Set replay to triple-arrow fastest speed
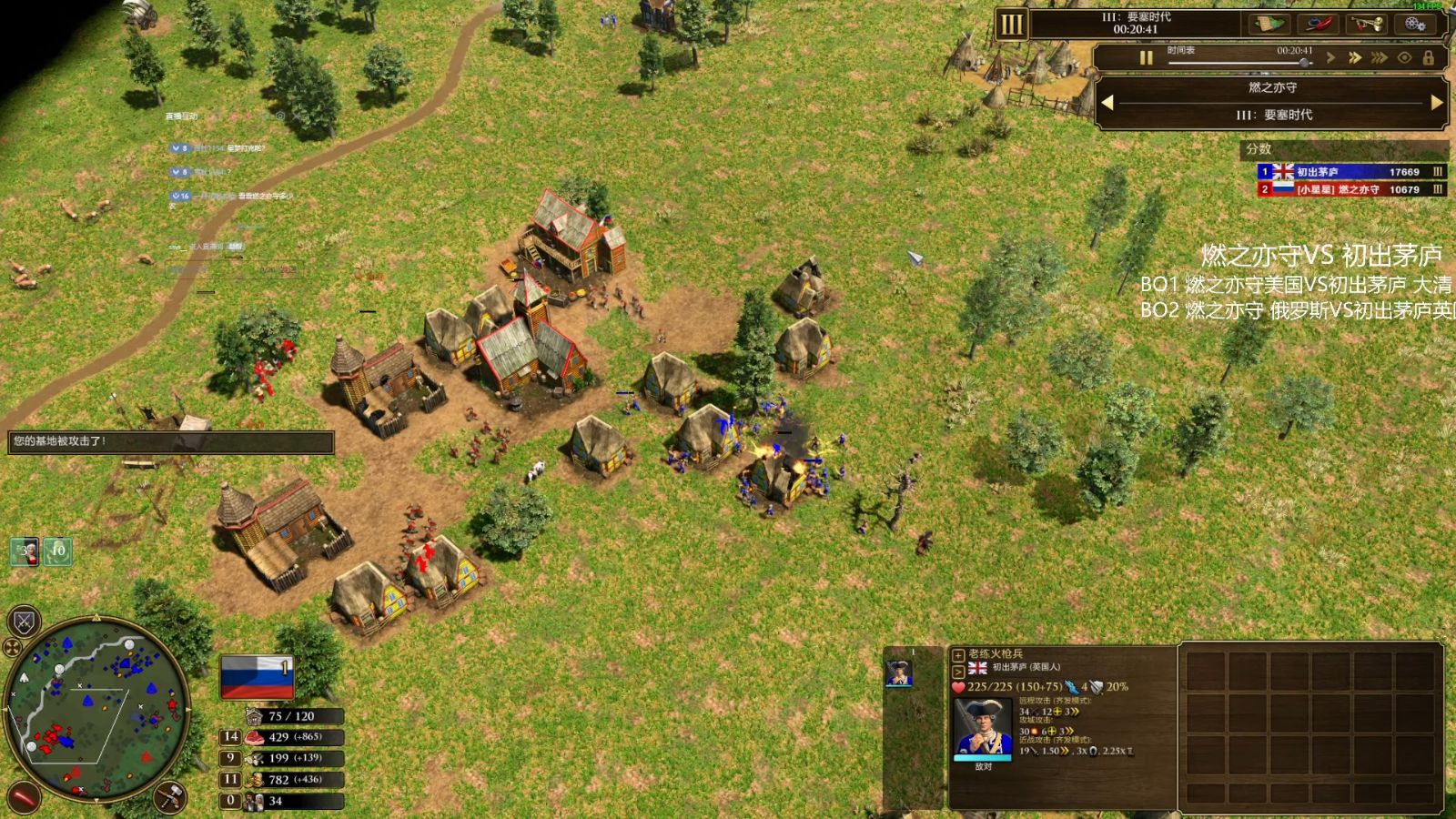Image resolution: width=1456 pixels, height=819 pixels. pyautogui.click(x=1380, y=58)
